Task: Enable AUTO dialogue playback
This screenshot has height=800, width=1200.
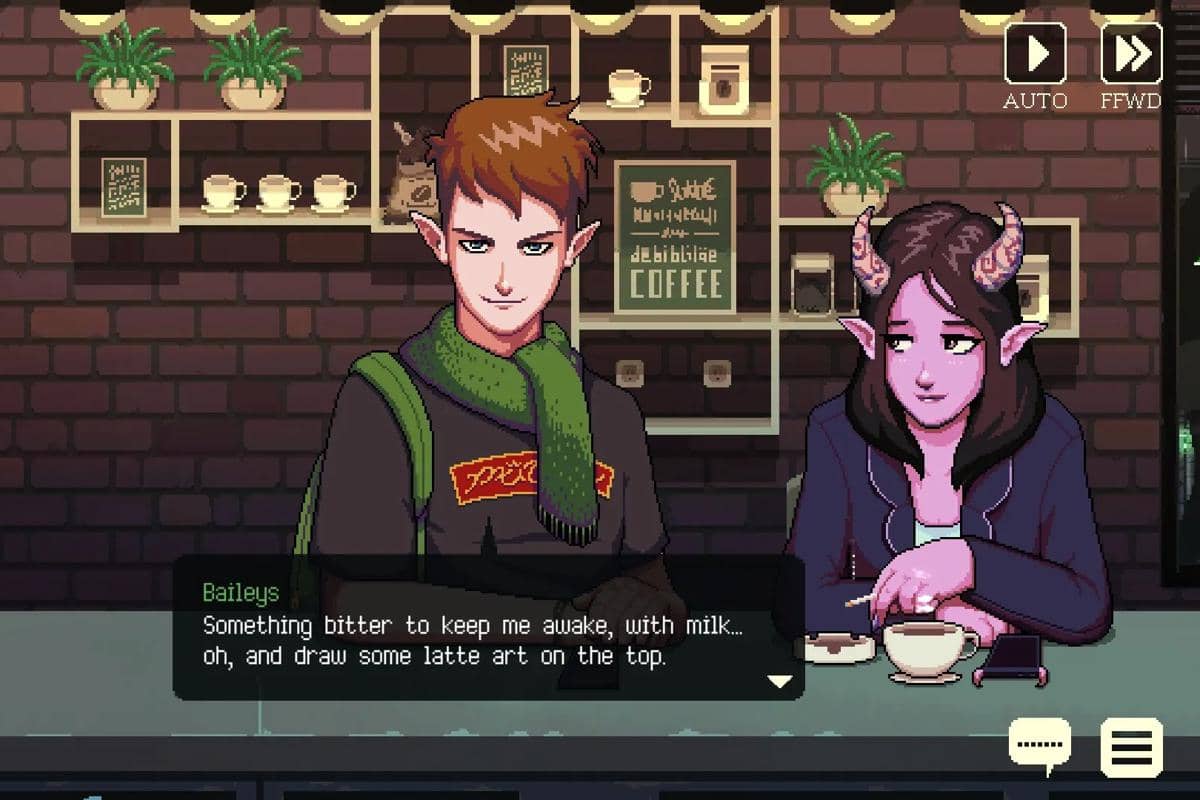Action: tap(1035, 53)
